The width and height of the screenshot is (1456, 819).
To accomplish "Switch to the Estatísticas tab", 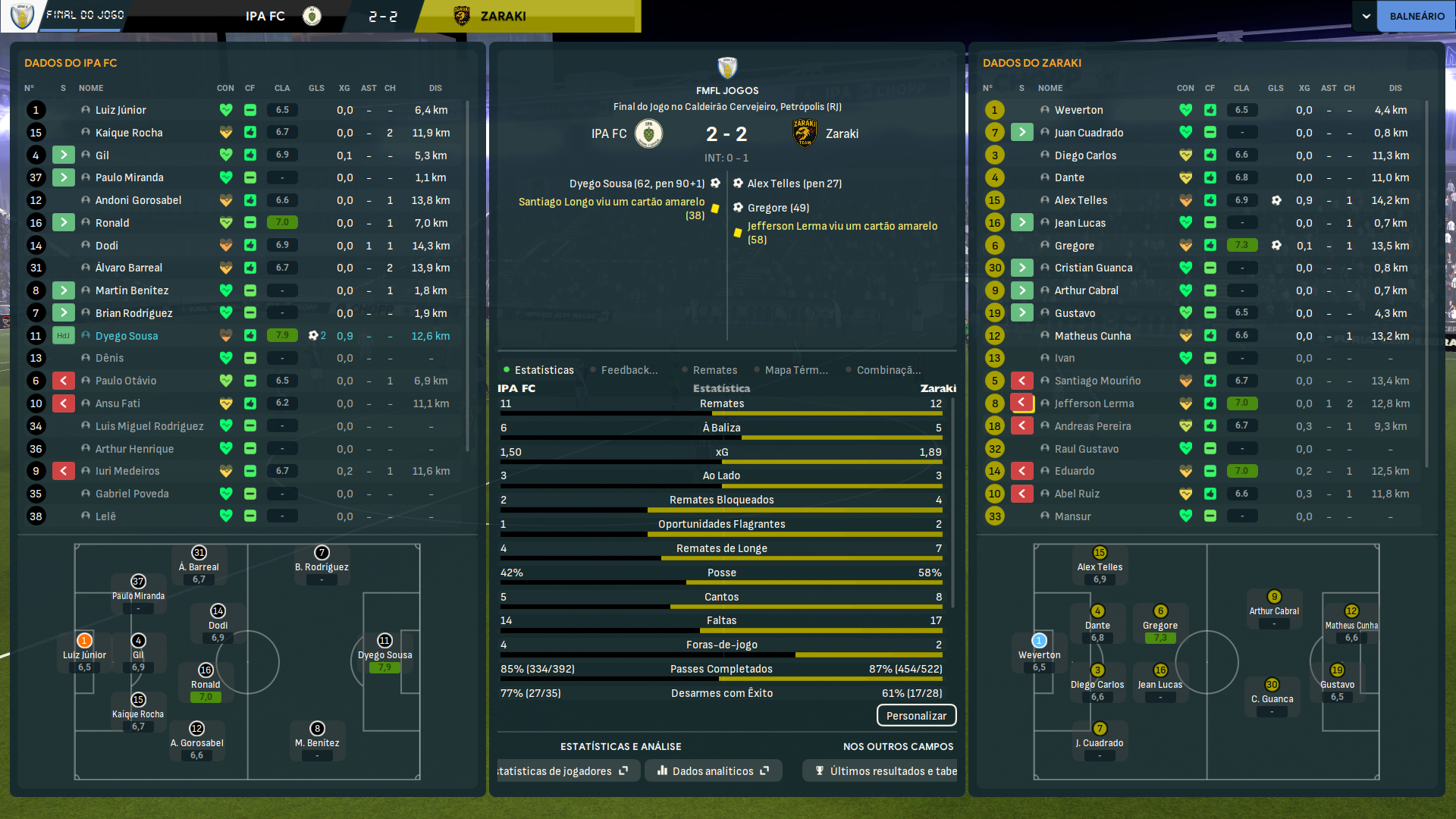I will 544,370.
